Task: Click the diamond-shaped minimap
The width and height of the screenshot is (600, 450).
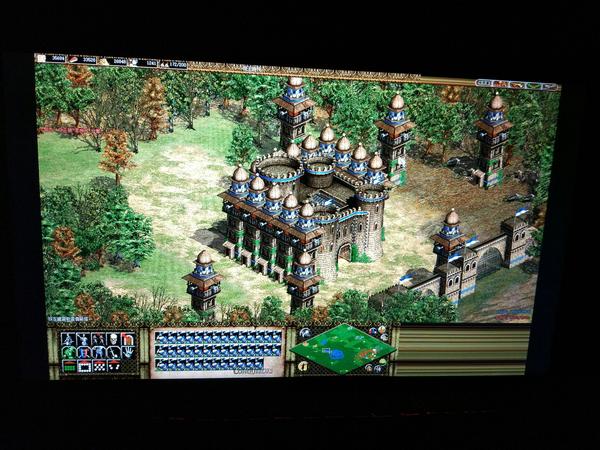Action: (342, 349)
